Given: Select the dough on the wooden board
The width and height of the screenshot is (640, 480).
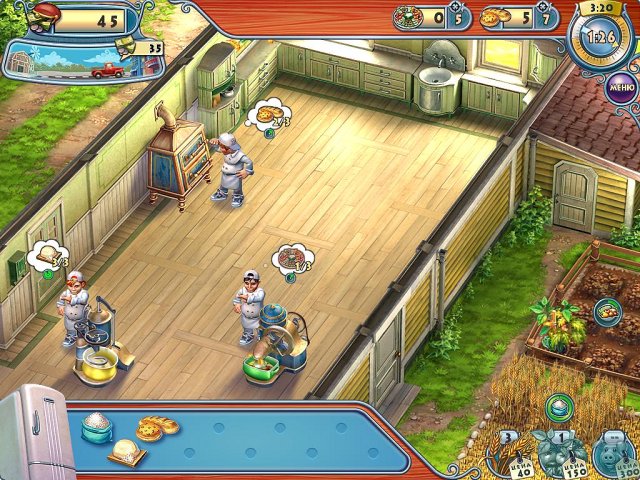Looking at the screenshot, I should point(127,452).
